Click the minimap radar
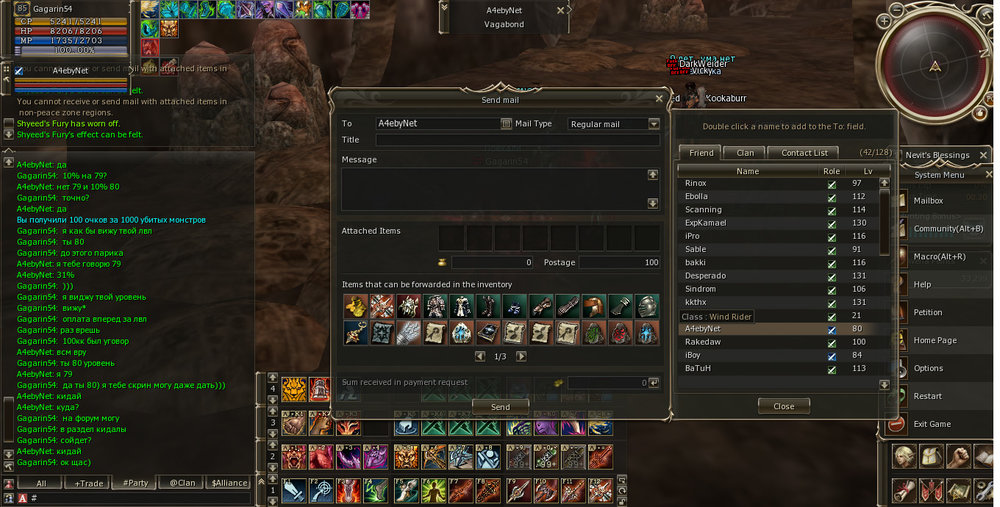 pos(935,66)
